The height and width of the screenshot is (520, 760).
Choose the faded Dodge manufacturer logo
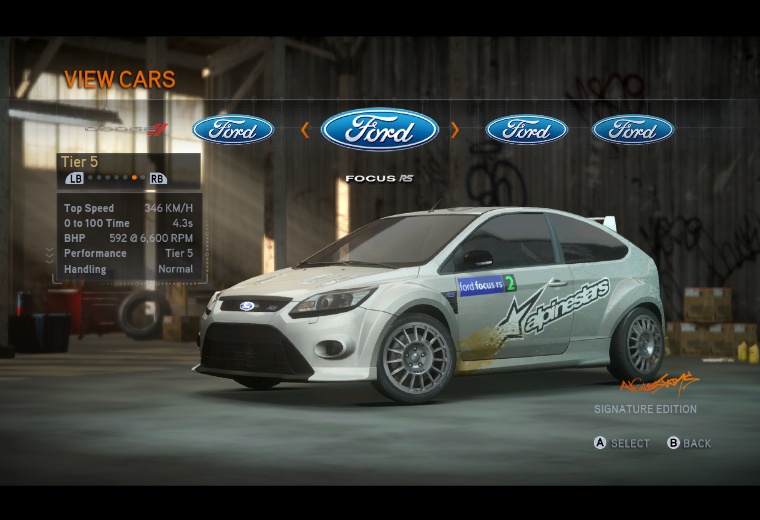(x=126, y=130)
